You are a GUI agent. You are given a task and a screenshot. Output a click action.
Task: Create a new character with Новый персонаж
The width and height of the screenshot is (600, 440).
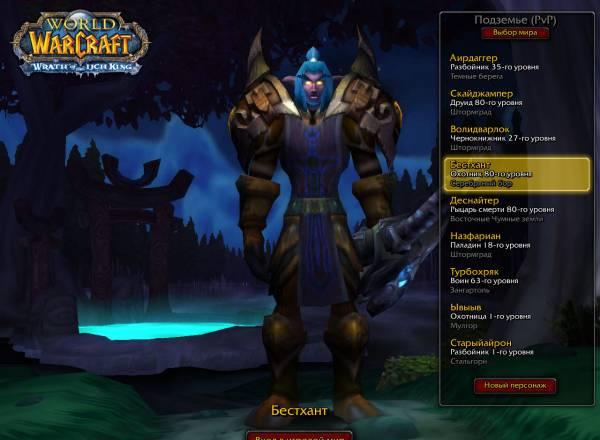516,385
